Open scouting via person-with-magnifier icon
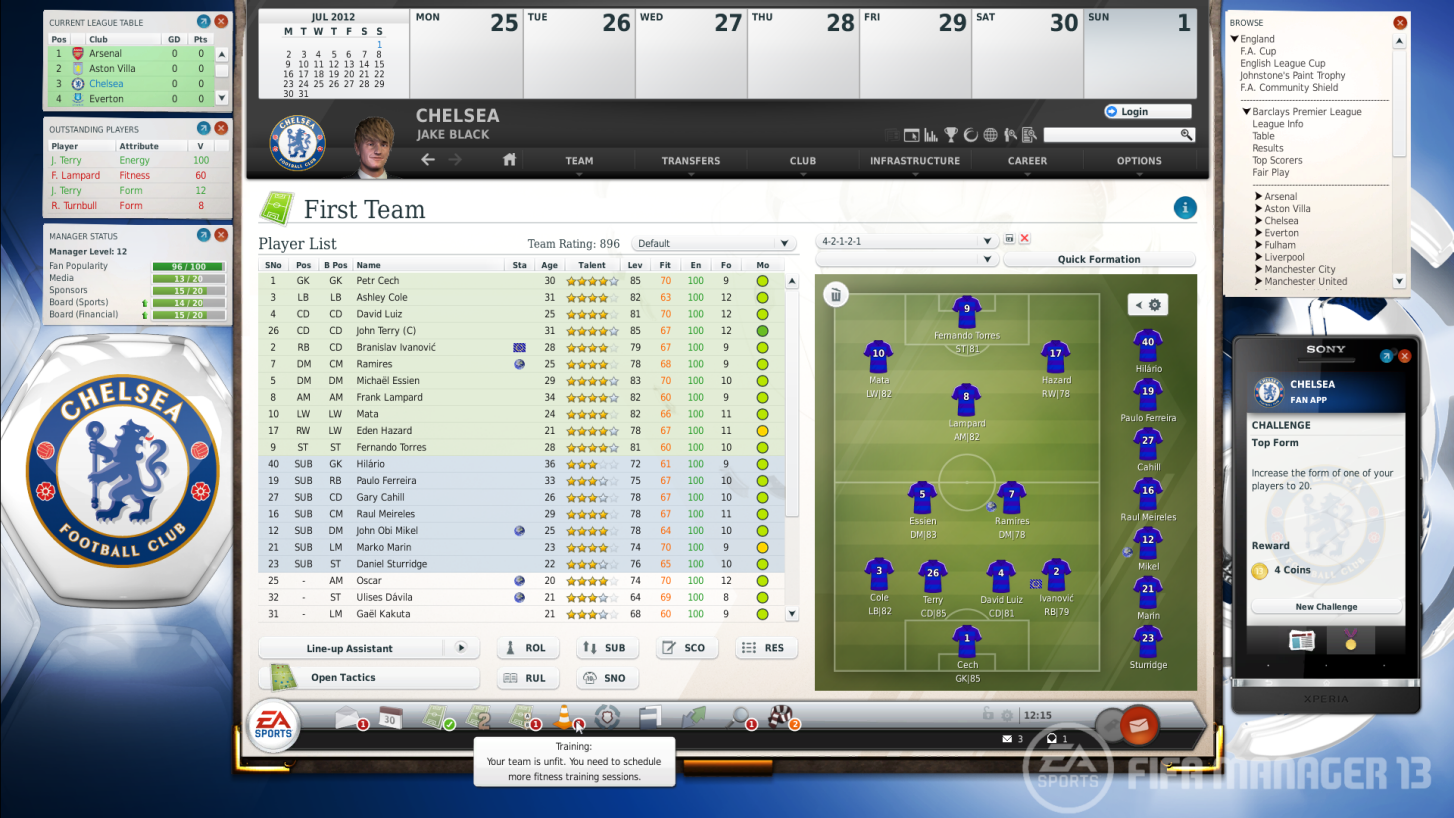 point(1010,134)
